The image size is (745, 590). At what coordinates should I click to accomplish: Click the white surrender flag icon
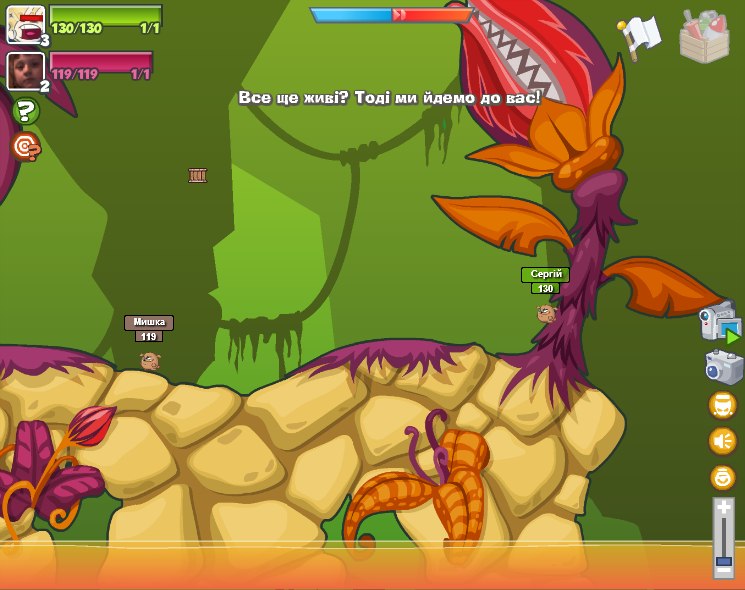click(x=641, y=36)
